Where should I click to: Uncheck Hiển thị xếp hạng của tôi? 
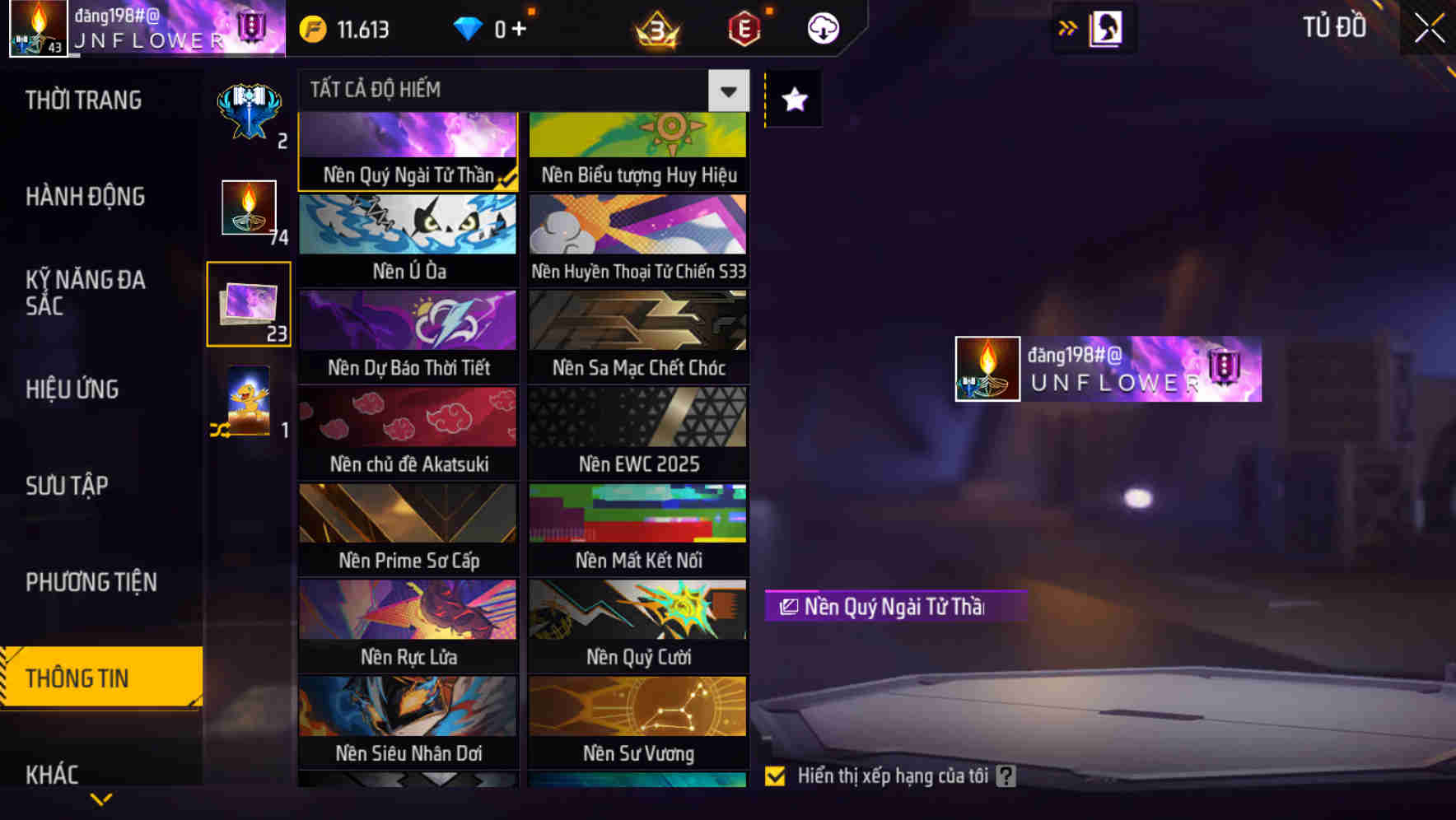tap(775, 775)
